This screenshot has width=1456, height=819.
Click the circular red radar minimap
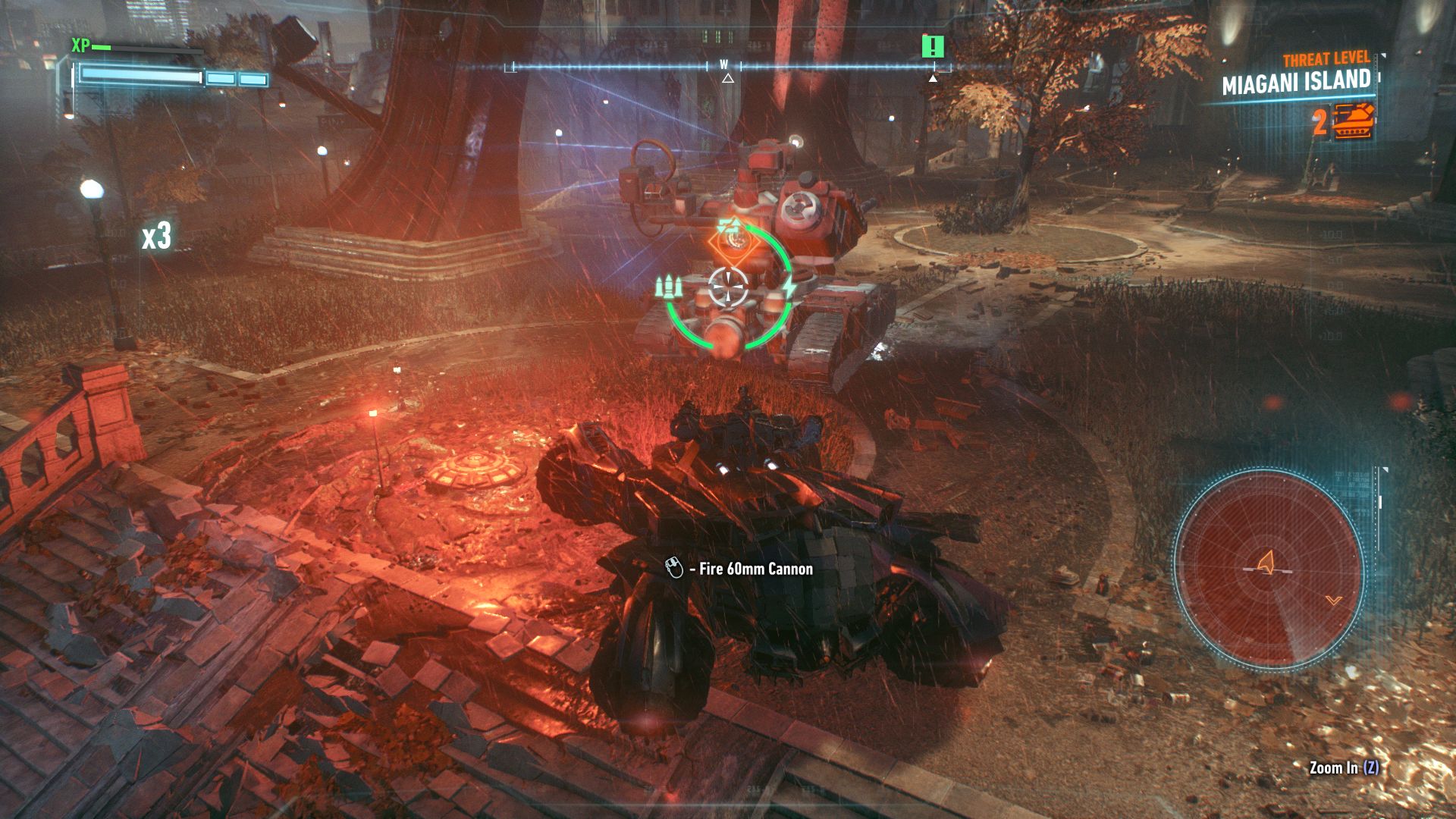pos(1269,567)
